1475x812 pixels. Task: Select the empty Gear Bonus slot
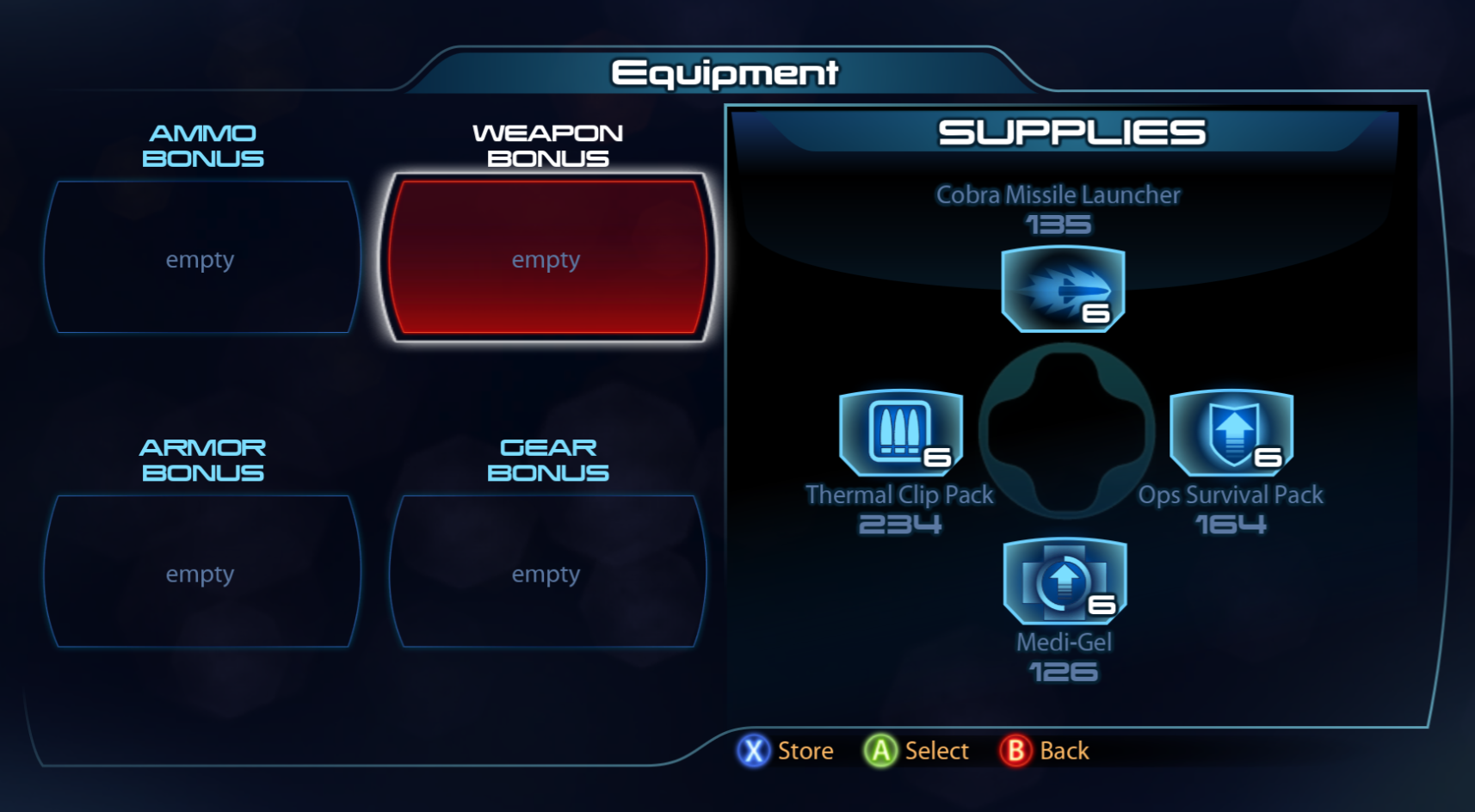tap(546, 570)
